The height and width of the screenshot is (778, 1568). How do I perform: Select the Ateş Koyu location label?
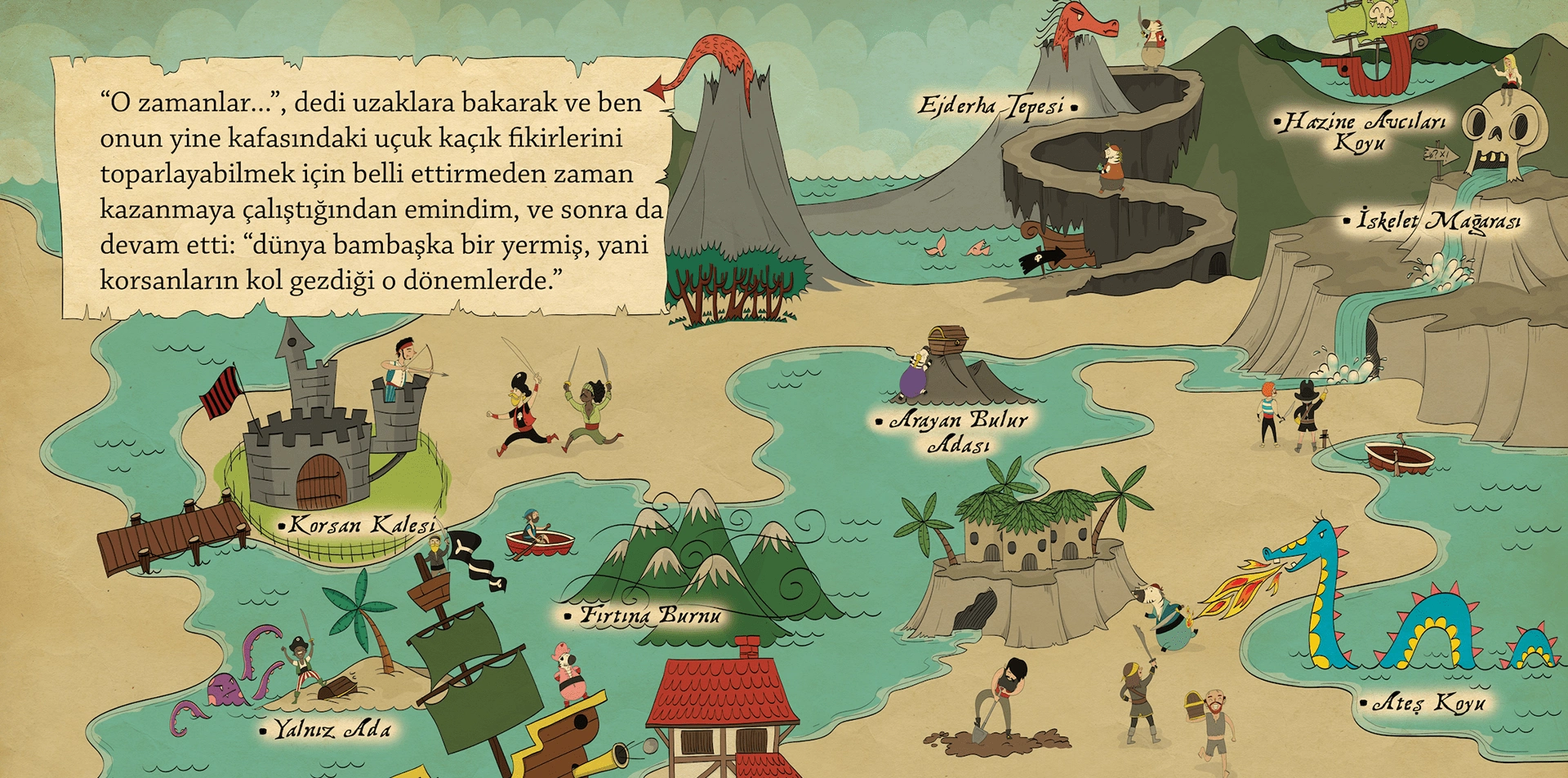click(x=1428, y=702)
